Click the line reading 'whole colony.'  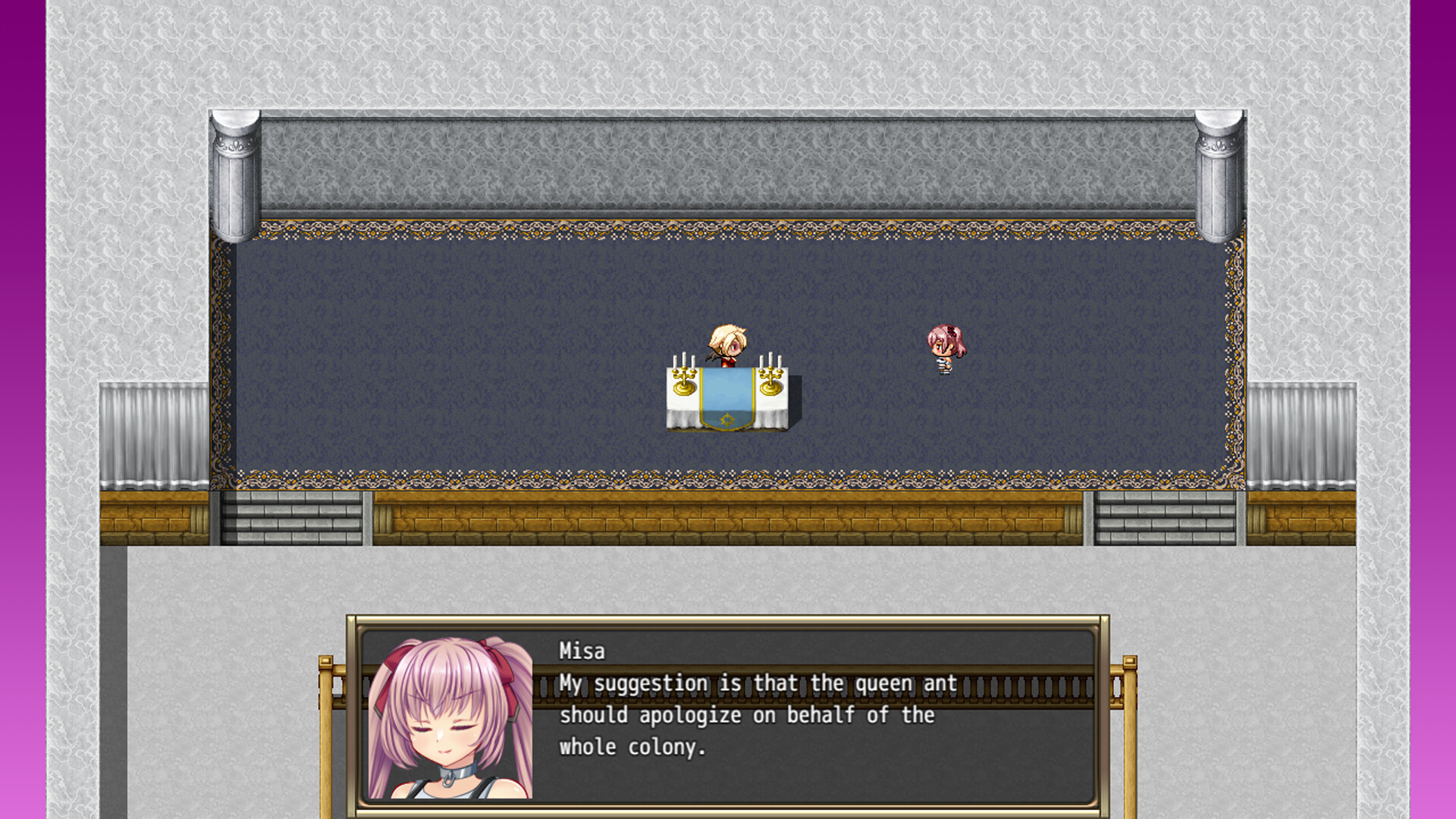click(632, 746)
